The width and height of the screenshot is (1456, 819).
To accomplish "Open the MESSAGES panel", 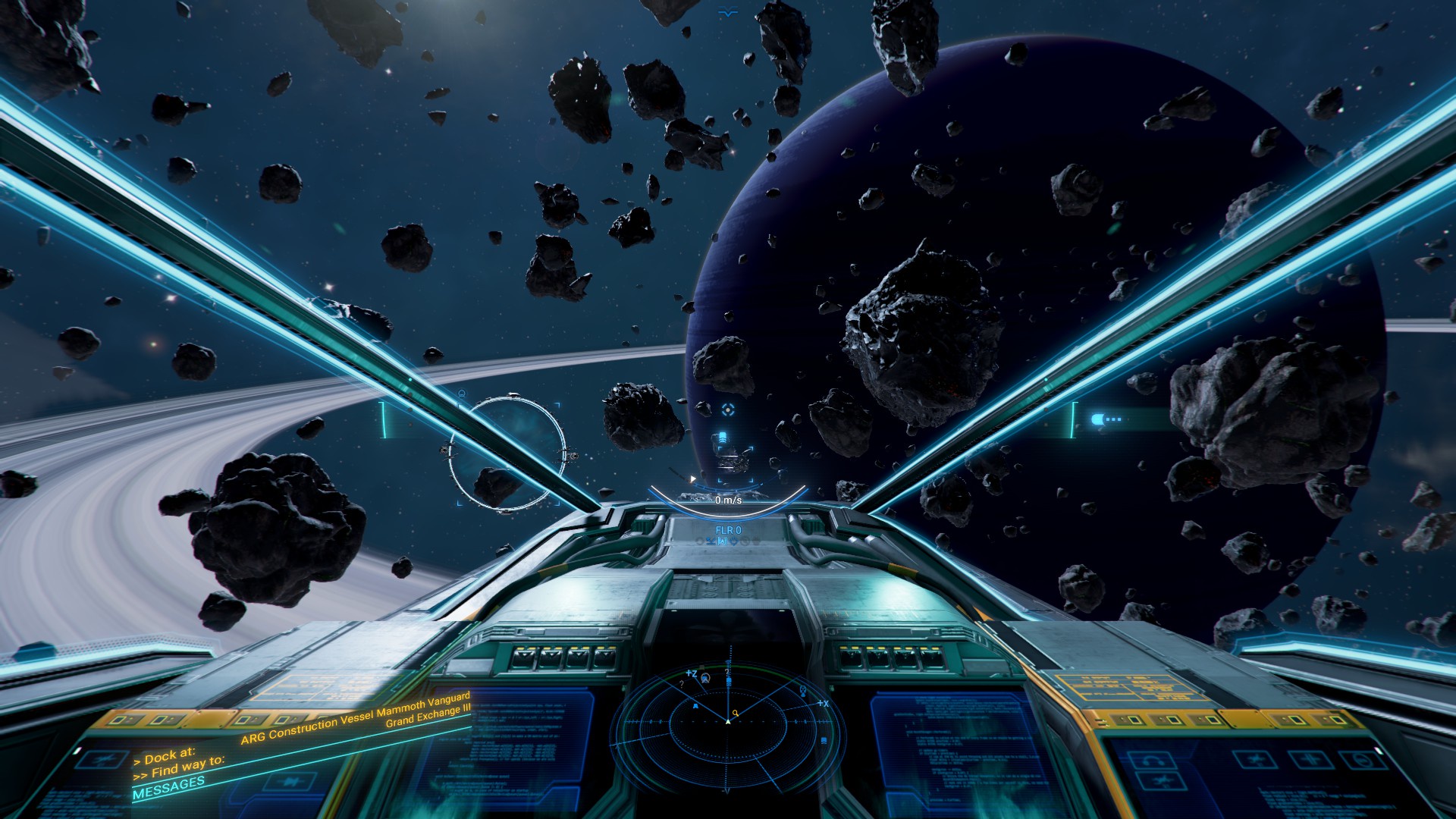I will point(168,788).
